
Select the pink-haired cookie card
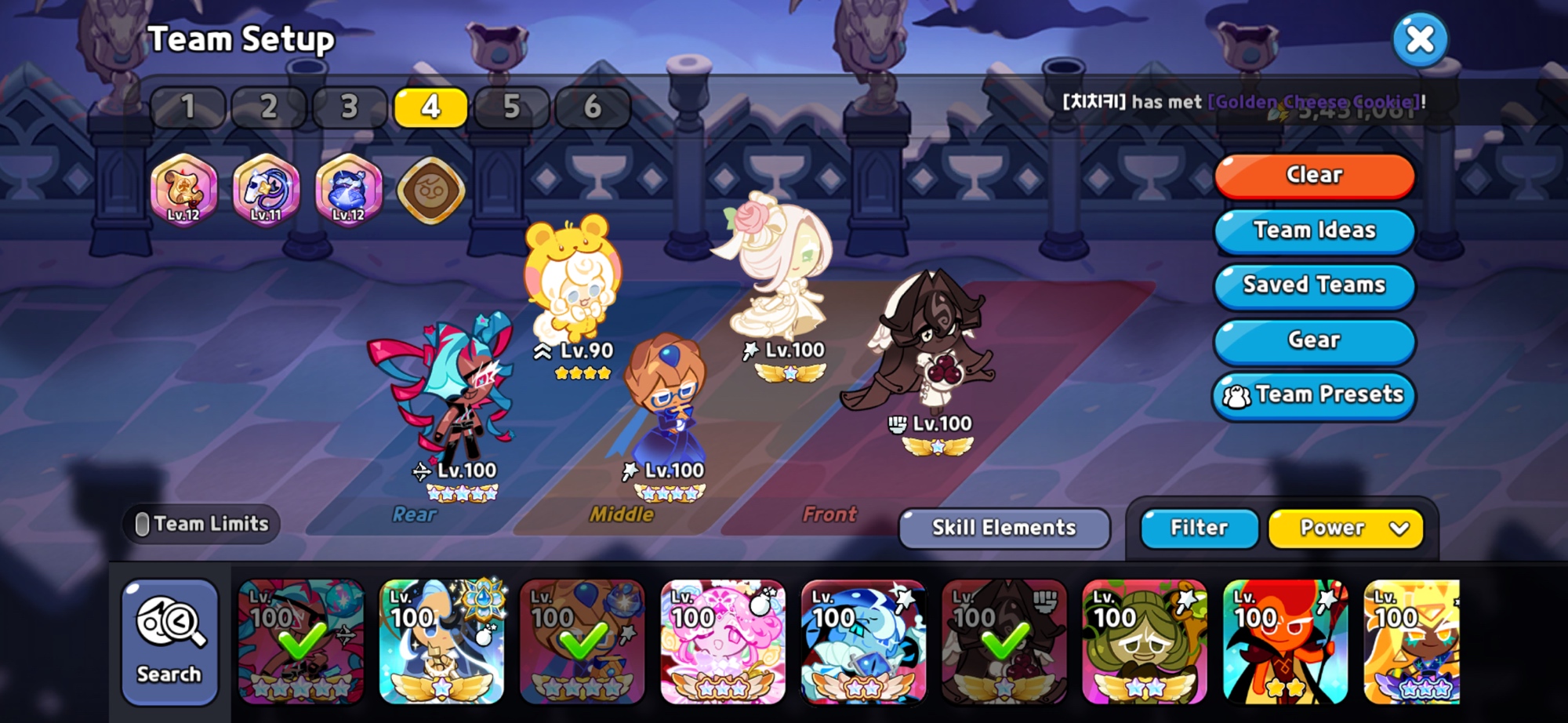pos(723,642)
